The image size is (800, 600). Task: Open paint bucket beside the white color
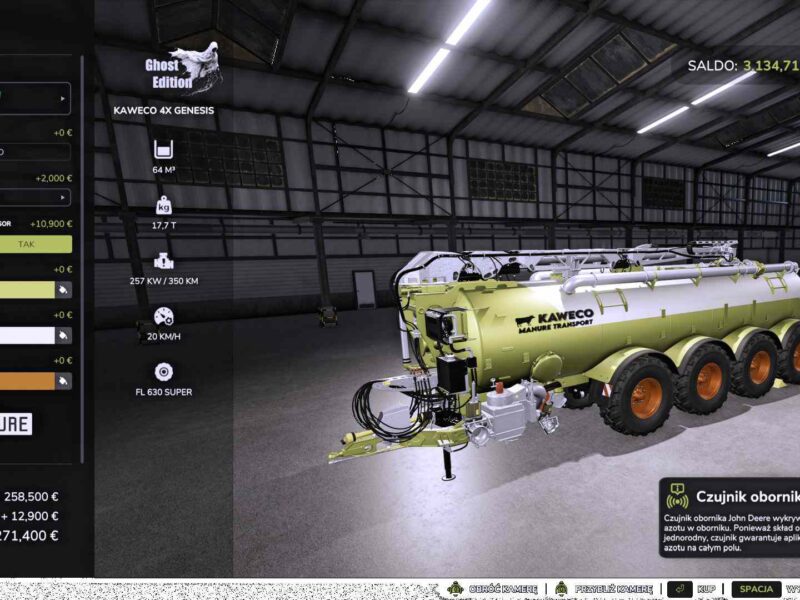(x=63, y=335)
